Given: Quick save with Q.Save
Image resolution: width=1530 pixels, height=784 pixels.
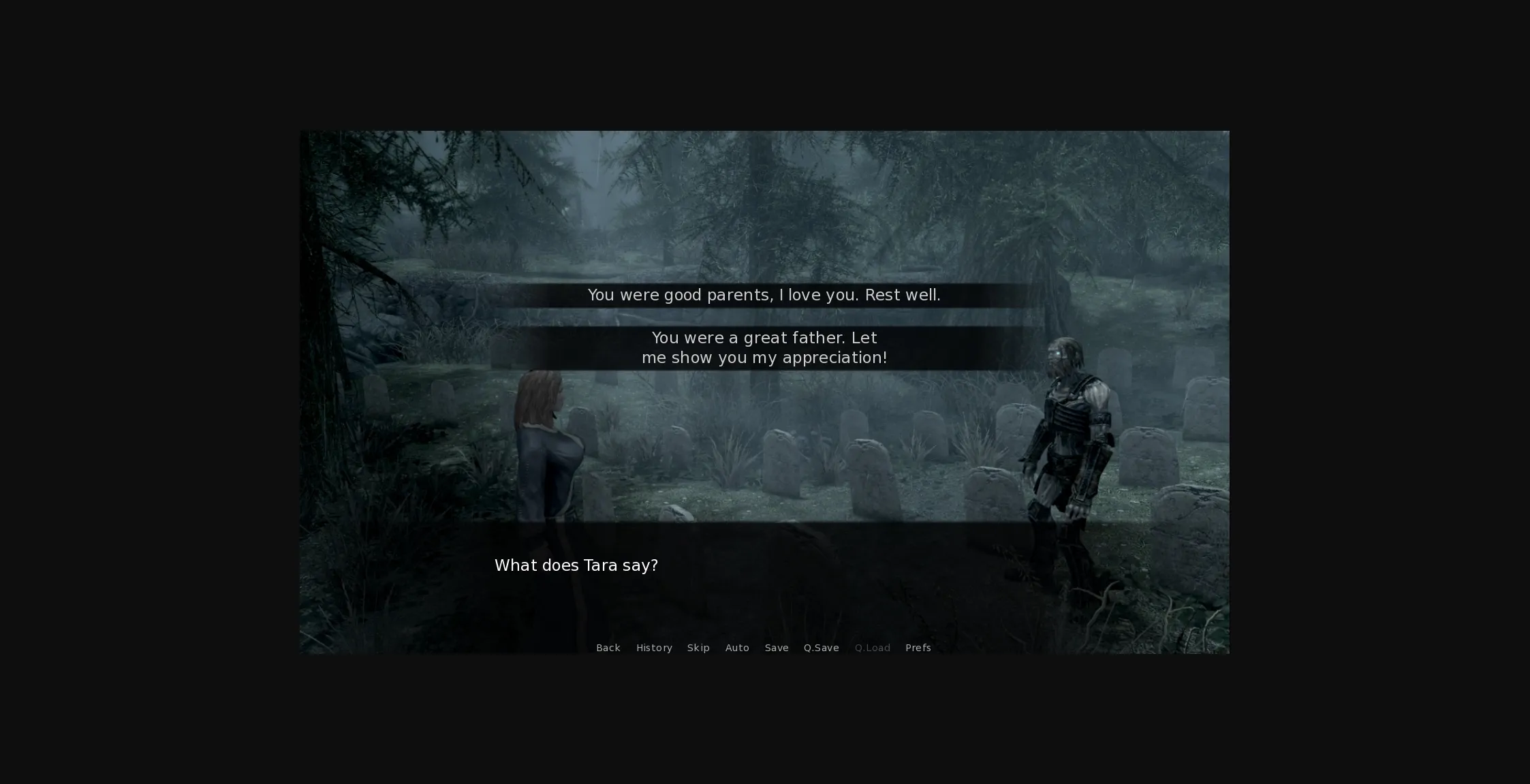Looking at the screenshot, I should pos(821,648).
